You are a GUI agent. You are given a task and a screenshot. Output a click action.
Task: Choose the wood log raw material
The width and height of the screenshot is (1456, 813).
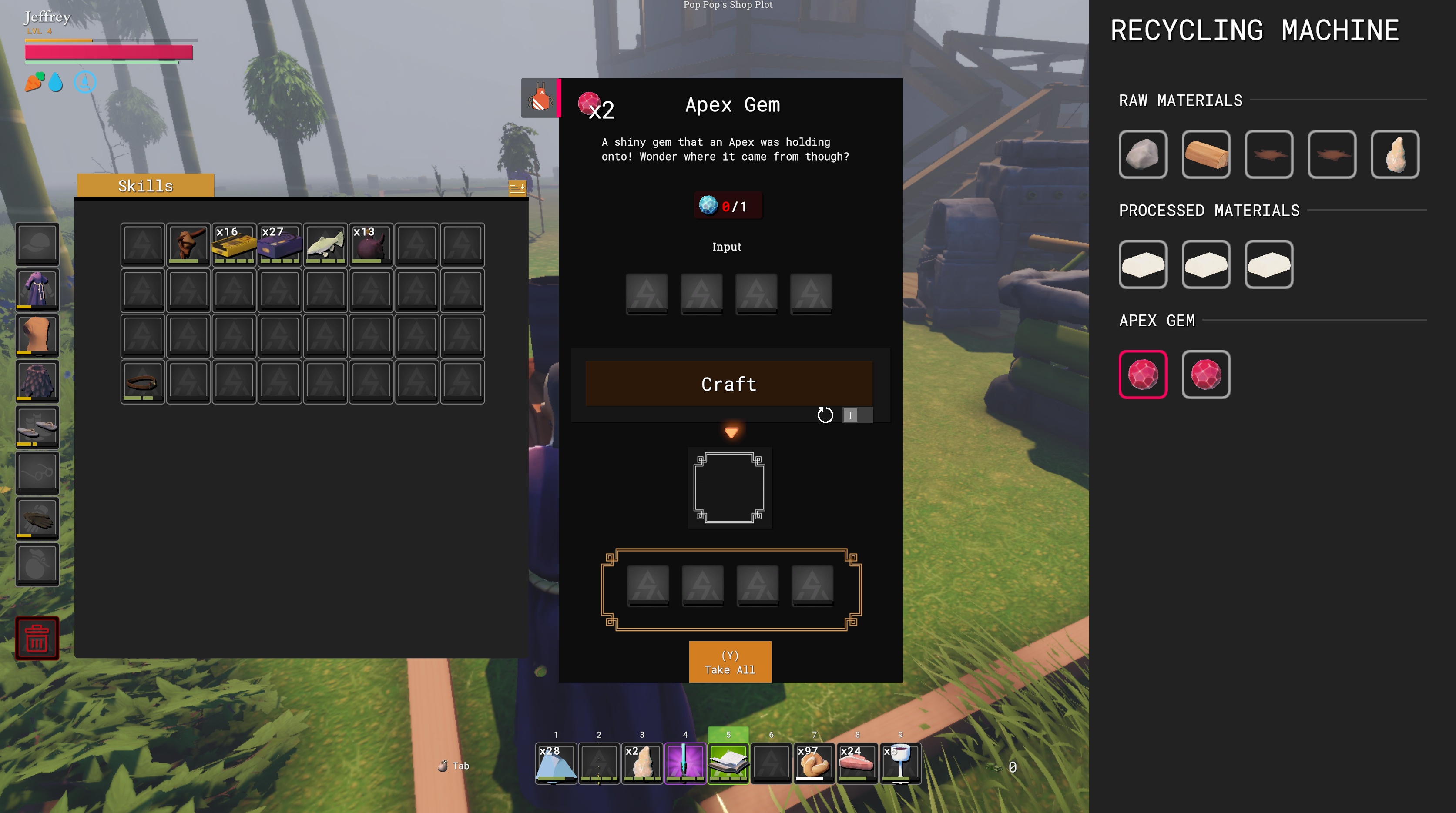pyautogui.click(x=1206, y=155)
